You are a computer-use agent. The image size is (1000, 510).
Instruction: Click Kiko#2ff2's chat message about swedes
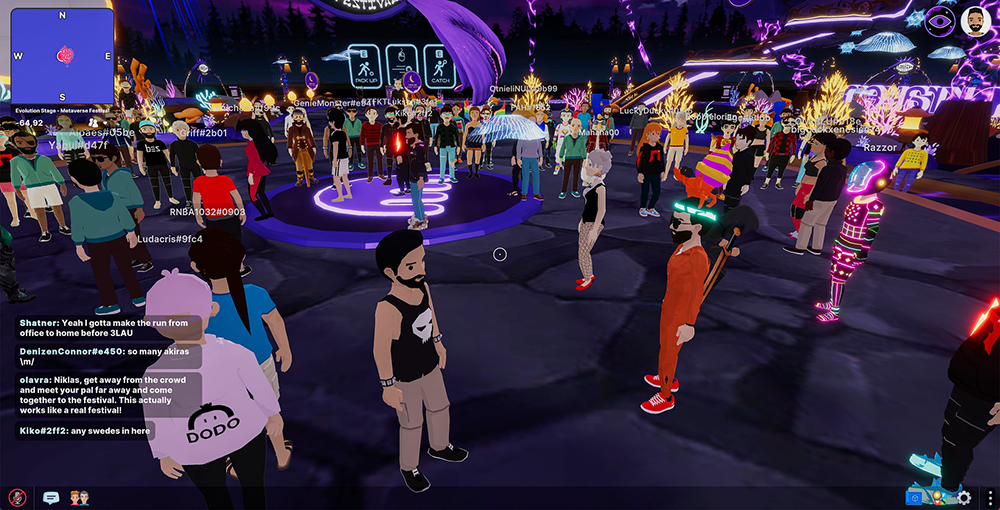85,431
